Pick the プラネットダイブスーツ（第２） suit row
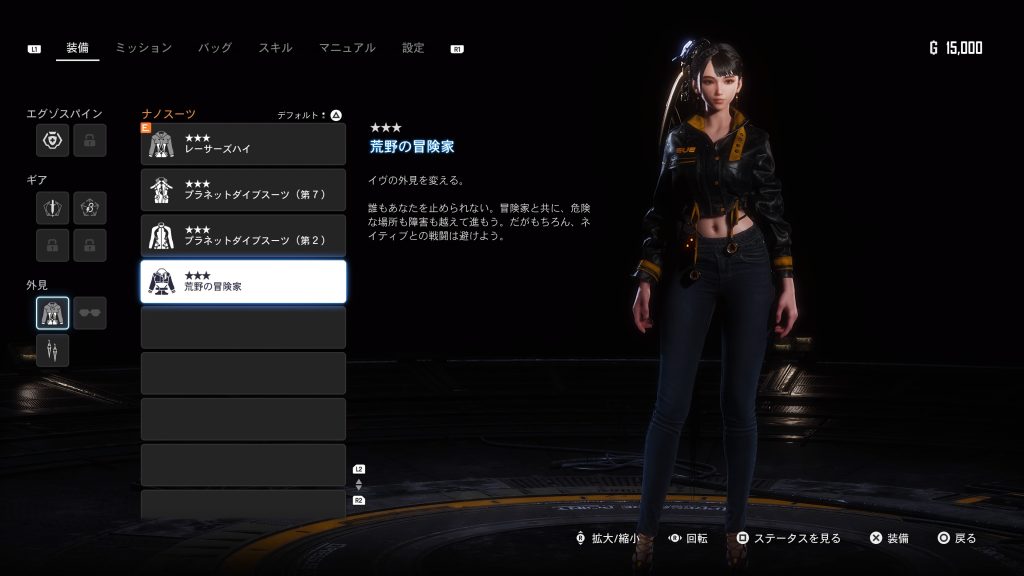Screen dimensions: 1024x576 click(243, 236)
